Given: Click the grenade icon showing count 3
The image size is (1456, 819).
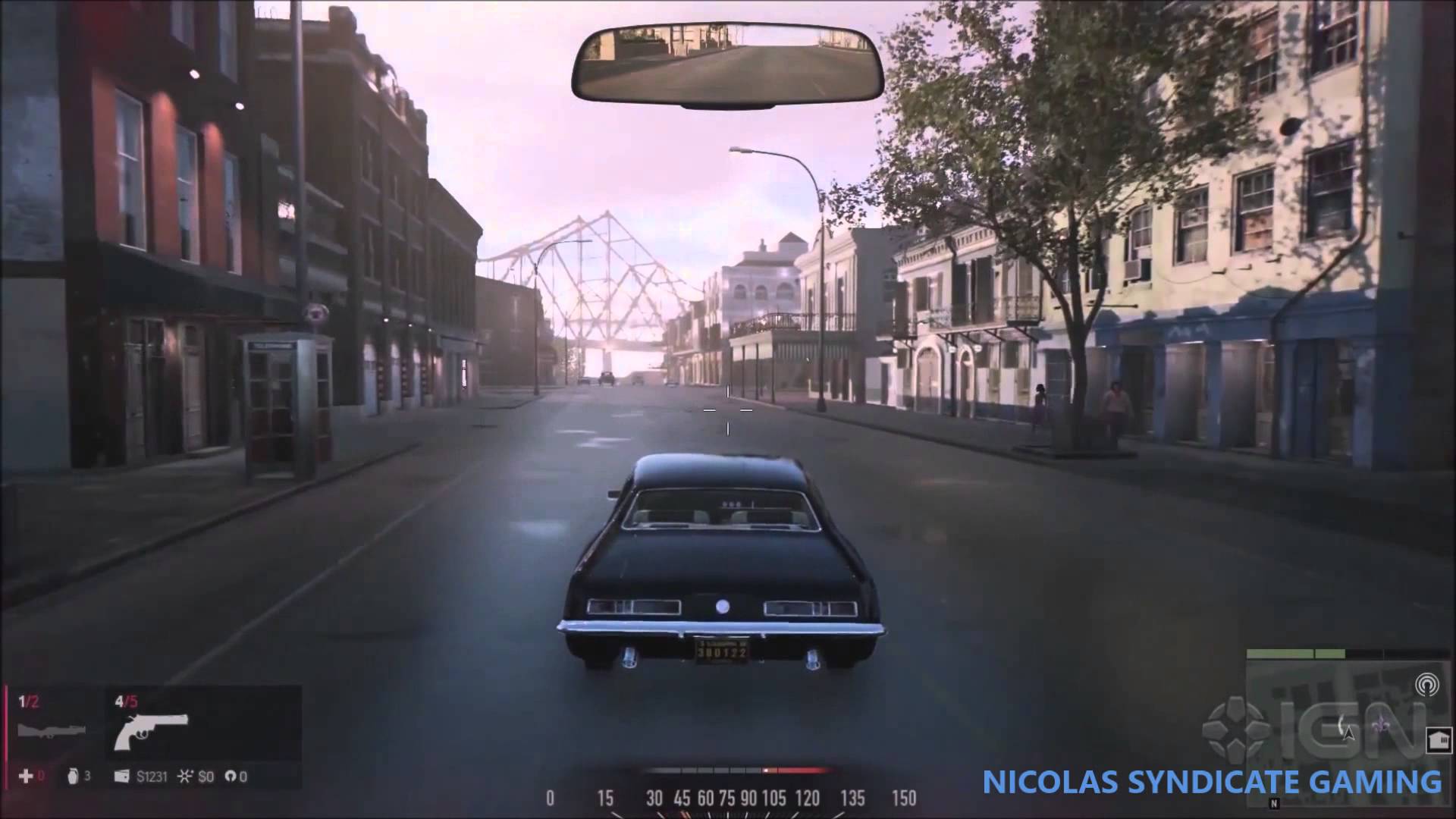Looking at the screenshot, I should [x=73, y=777].
